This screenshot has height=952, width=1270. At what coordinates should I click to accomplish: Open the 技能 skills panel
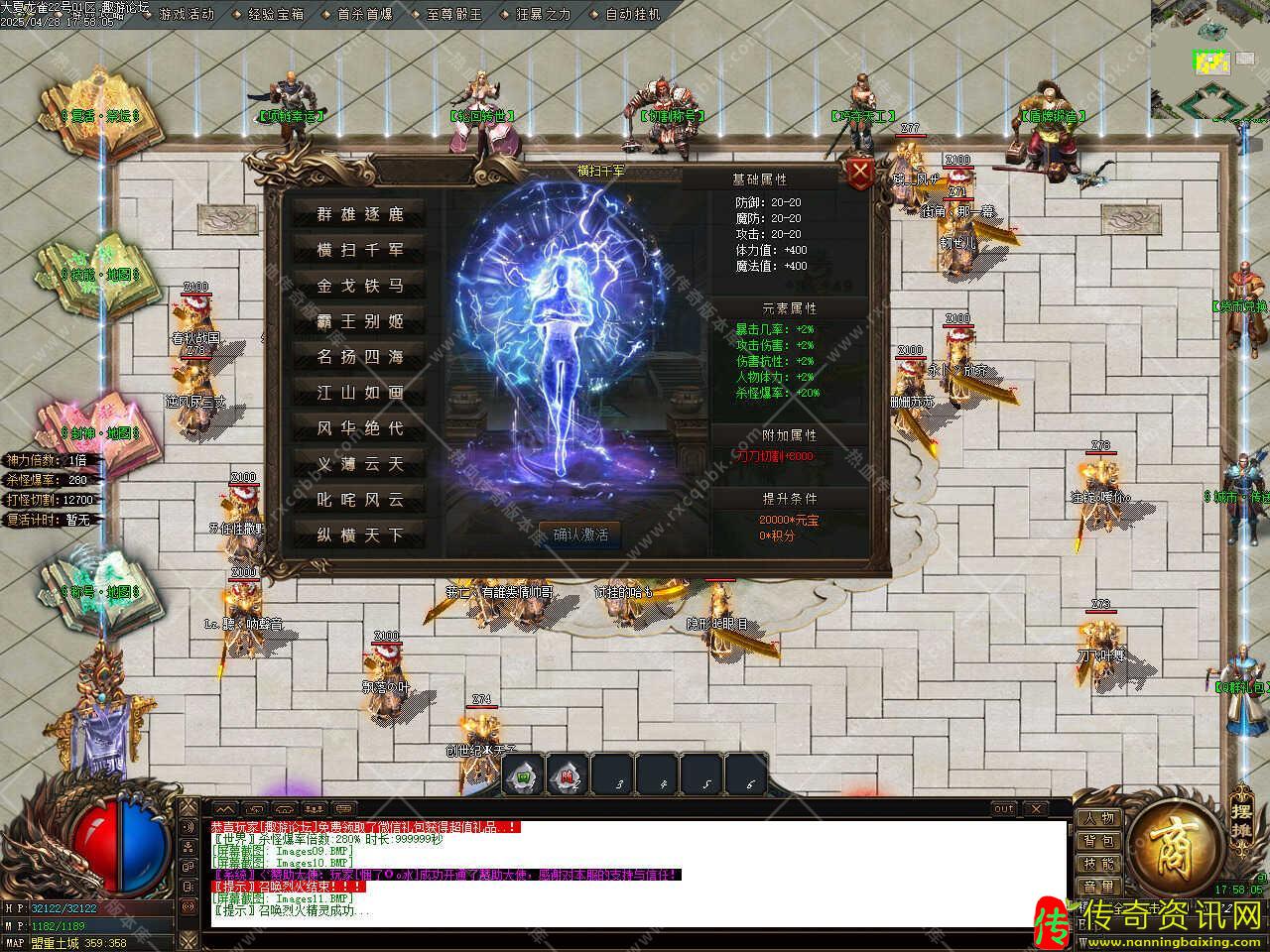[1098, 865]
